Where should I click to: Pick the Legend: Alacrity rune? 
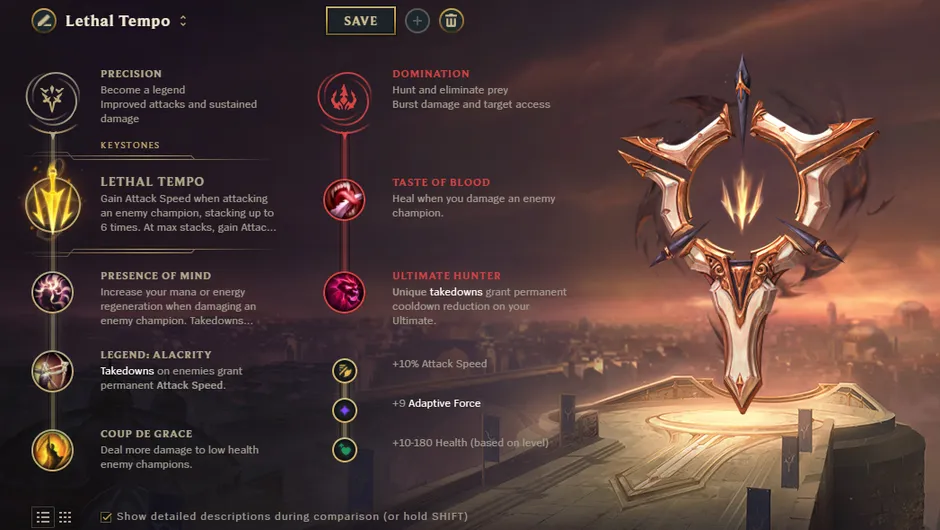pos(52,371)
